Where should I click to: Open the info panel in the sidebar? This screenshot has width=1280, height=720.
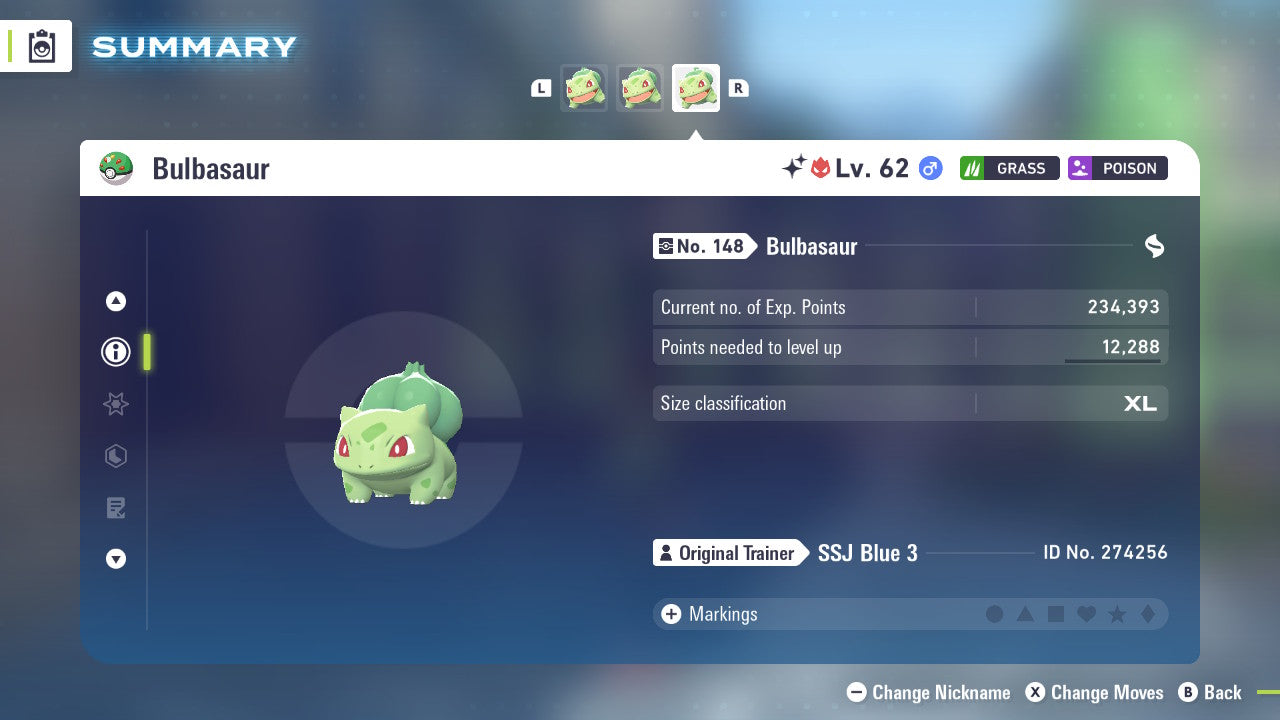(116, 351)
